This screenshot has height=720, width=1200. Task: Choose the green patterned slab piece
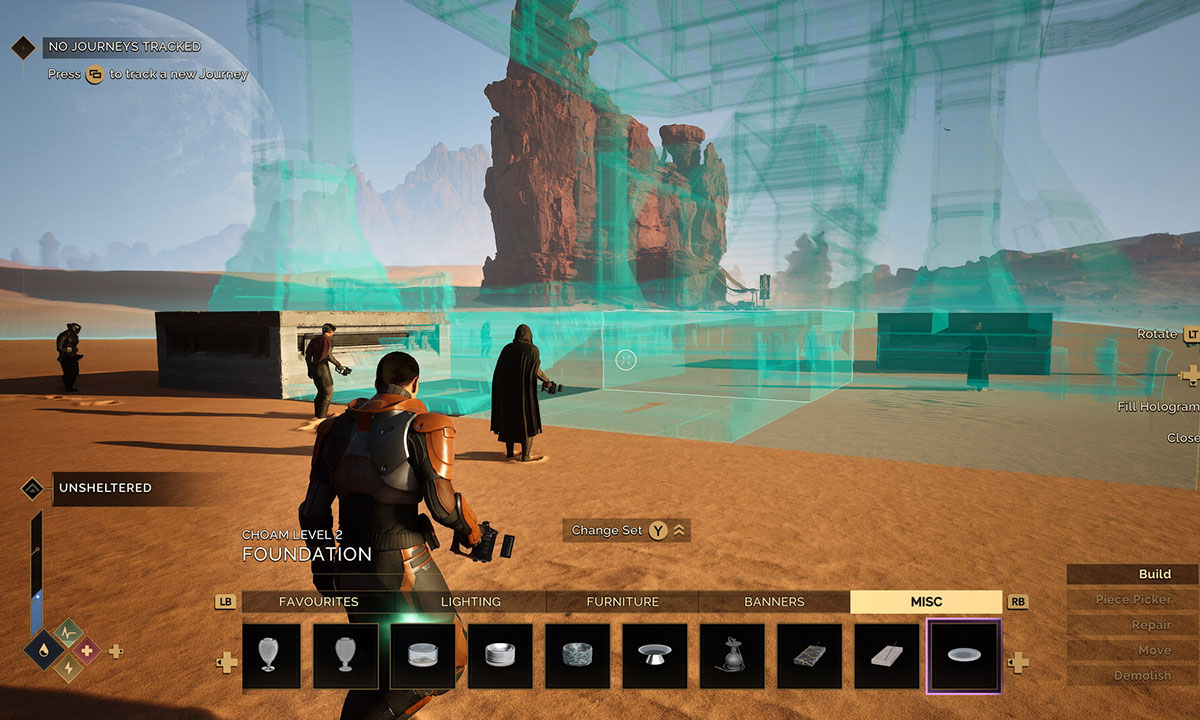[809, 656]
